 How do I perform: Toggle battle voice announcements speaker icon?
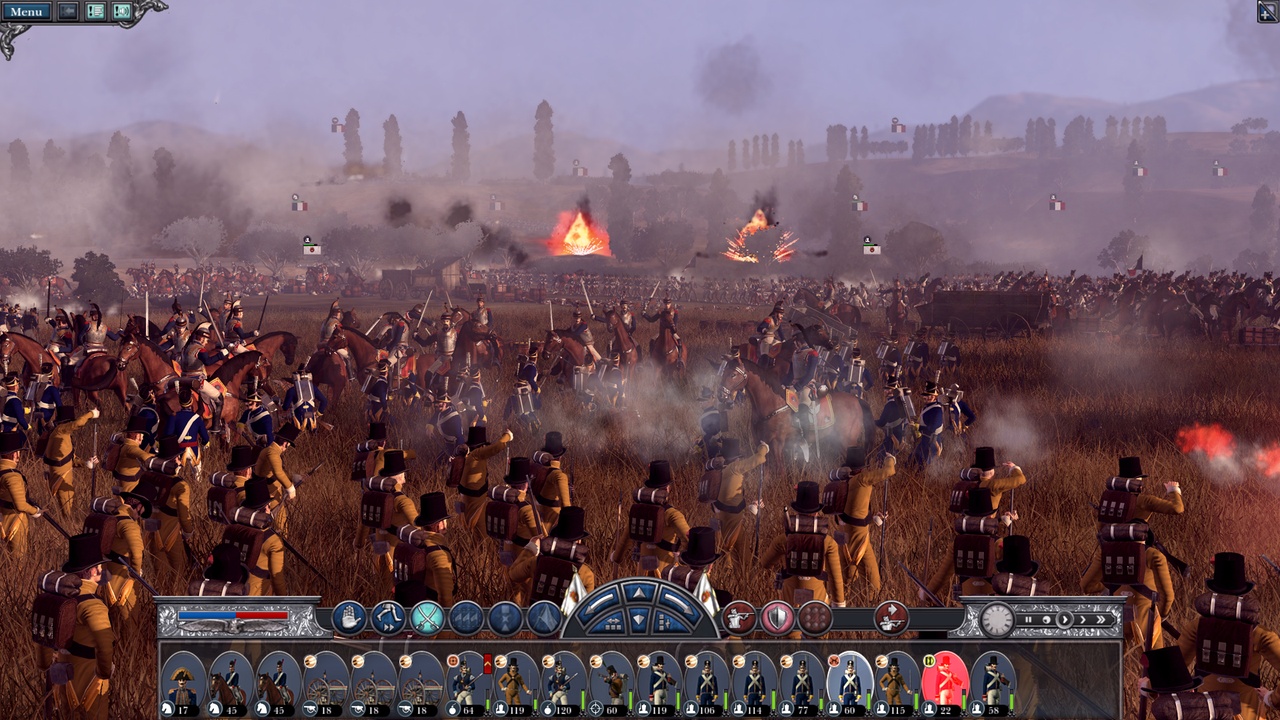[122, 12]
